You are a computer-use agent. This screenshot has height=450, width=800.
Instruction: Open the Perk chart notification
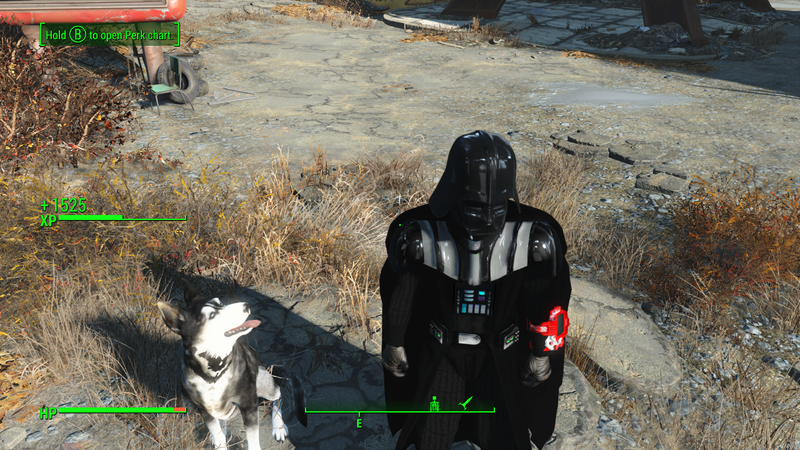tap(110, 35)
